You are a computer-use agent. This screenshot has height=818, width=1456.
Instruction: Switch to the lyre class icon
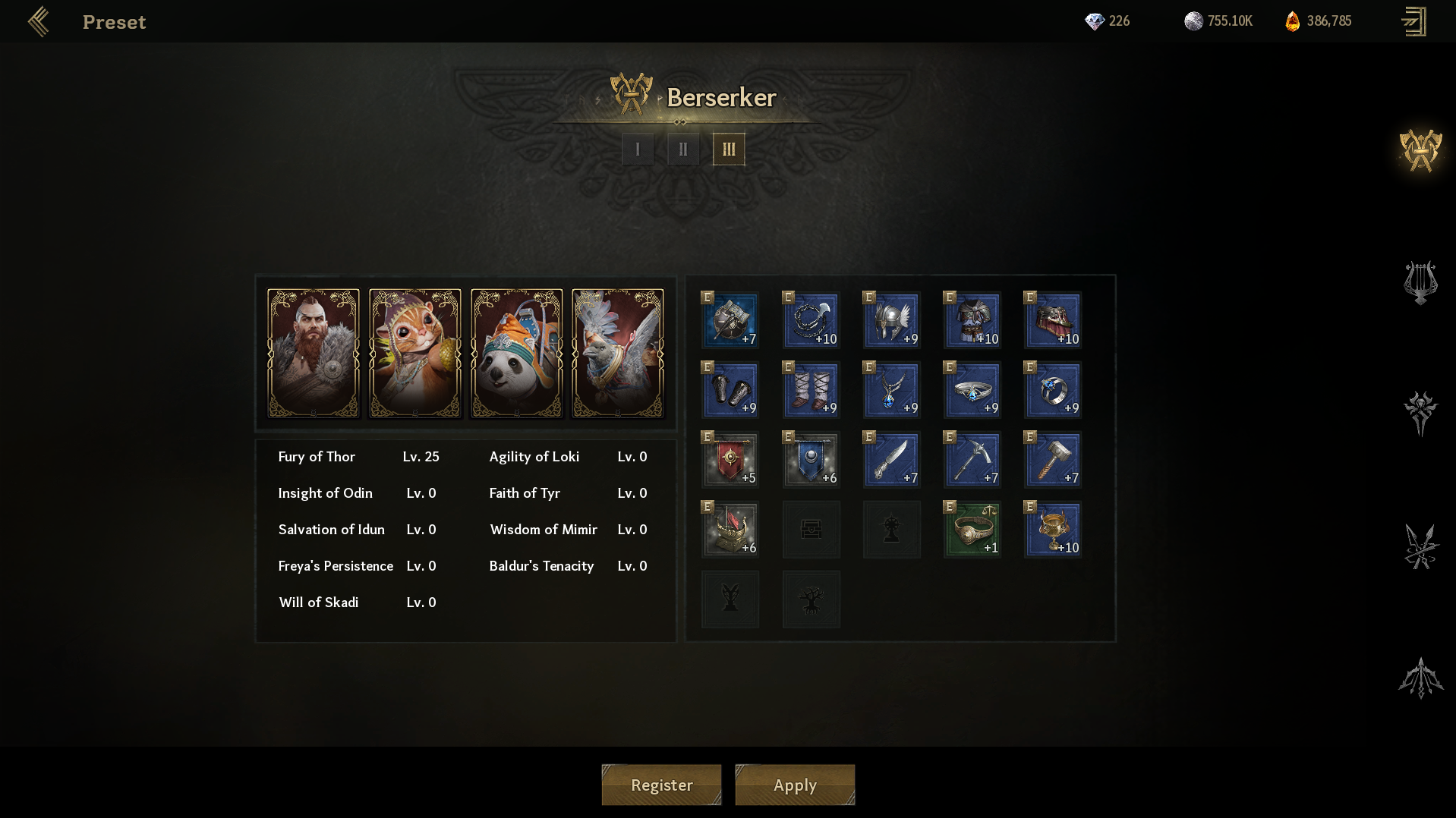[x=1420, y=282]
